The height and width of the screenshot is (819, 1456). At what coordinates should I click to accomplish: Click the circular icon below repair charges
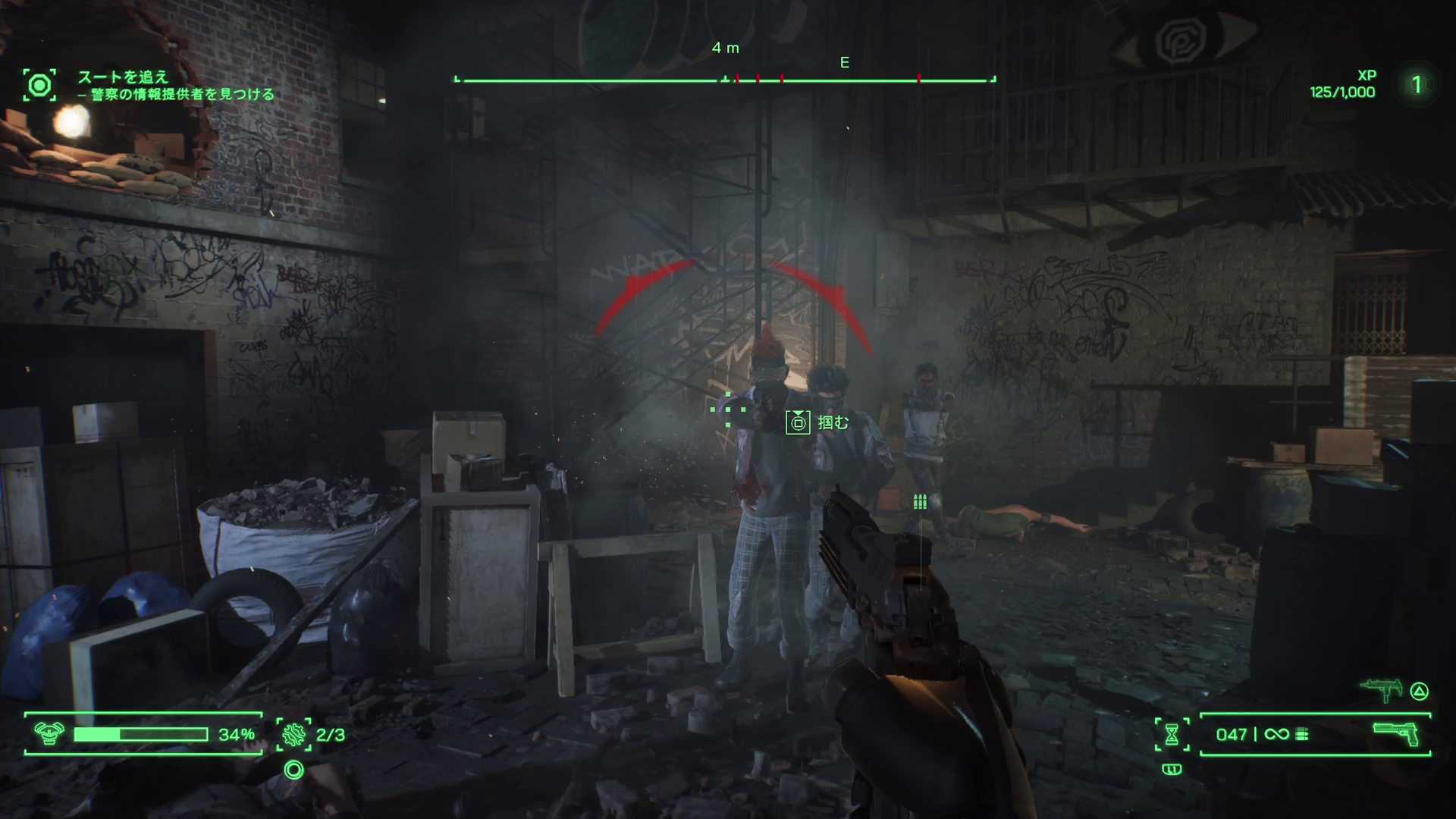coord(293,770)
